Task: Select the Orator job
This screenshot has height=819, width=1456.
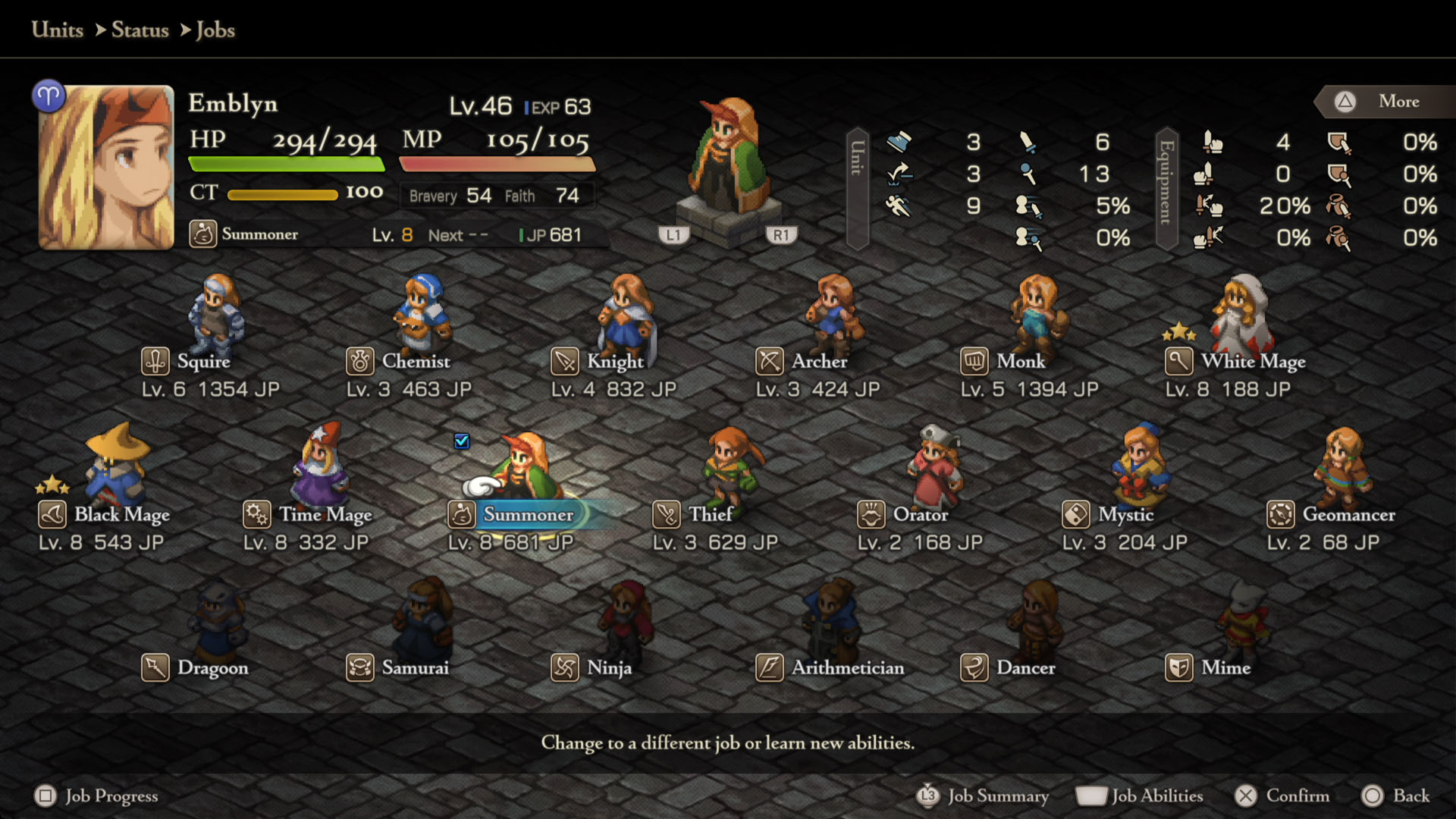Action: tap(920, 514)
